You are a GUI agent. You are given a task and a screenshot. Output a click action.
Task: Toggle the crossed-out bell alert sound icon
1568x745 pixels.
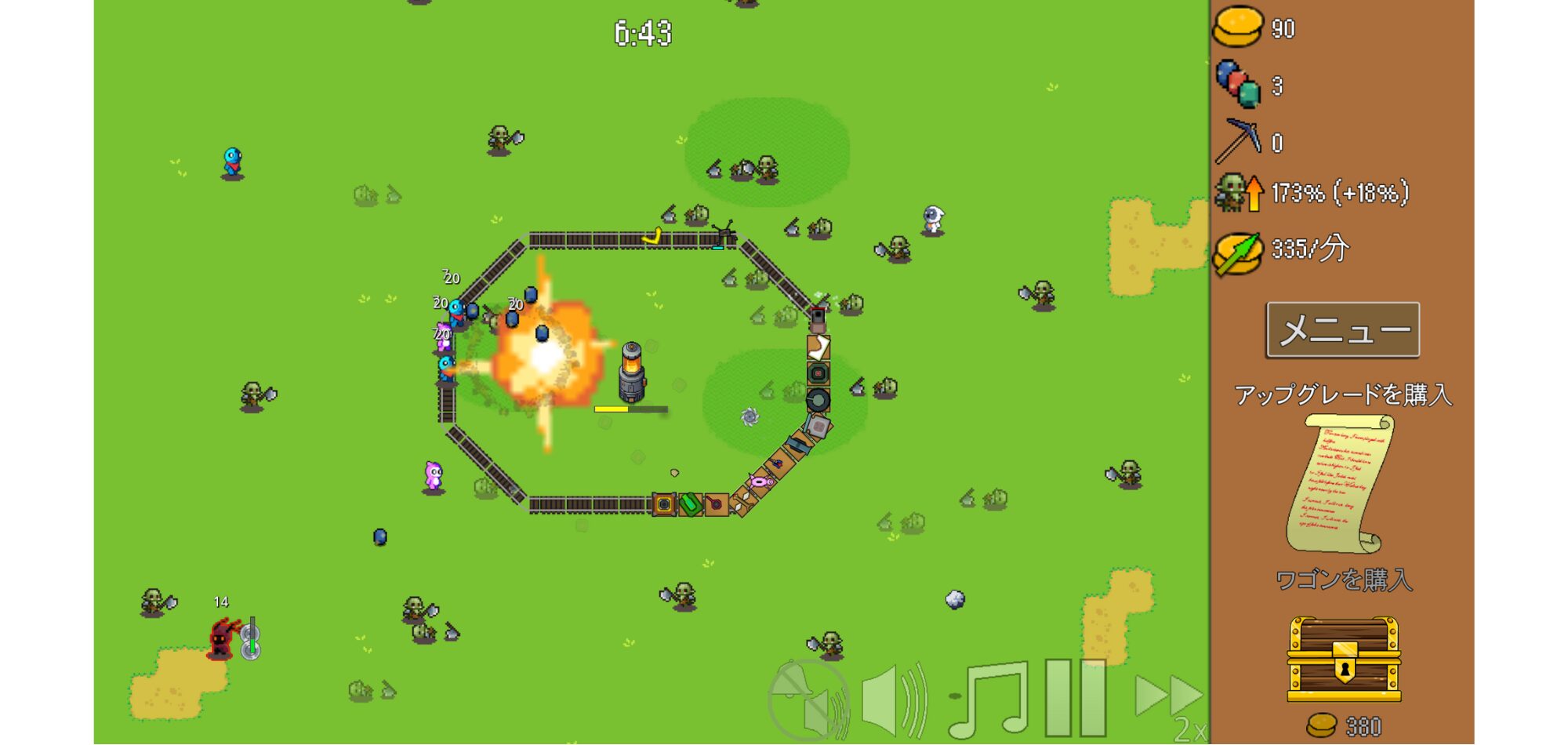pos(808,700)
